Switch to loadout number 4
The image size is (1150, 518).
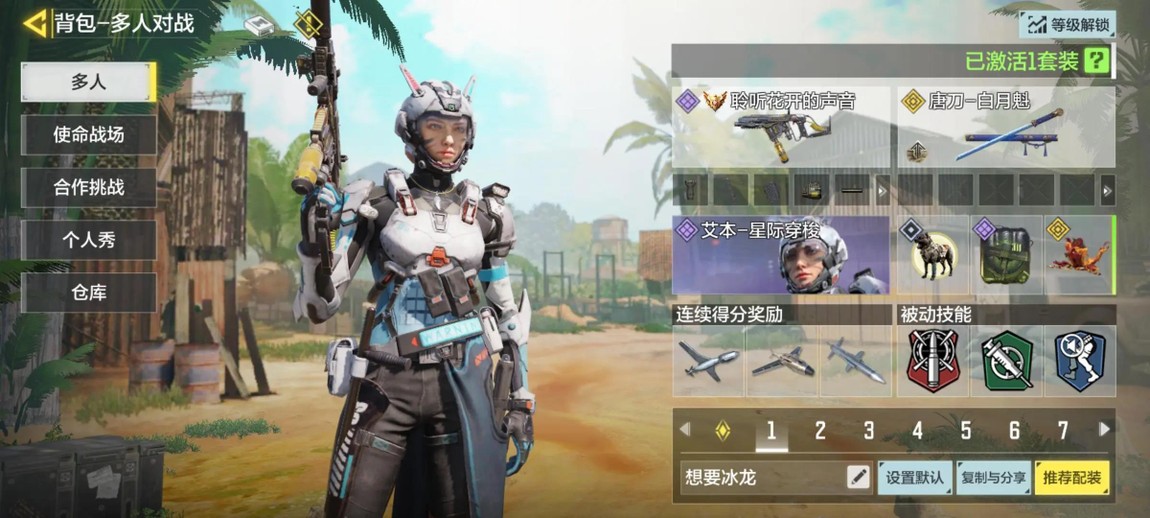(917, 431)
